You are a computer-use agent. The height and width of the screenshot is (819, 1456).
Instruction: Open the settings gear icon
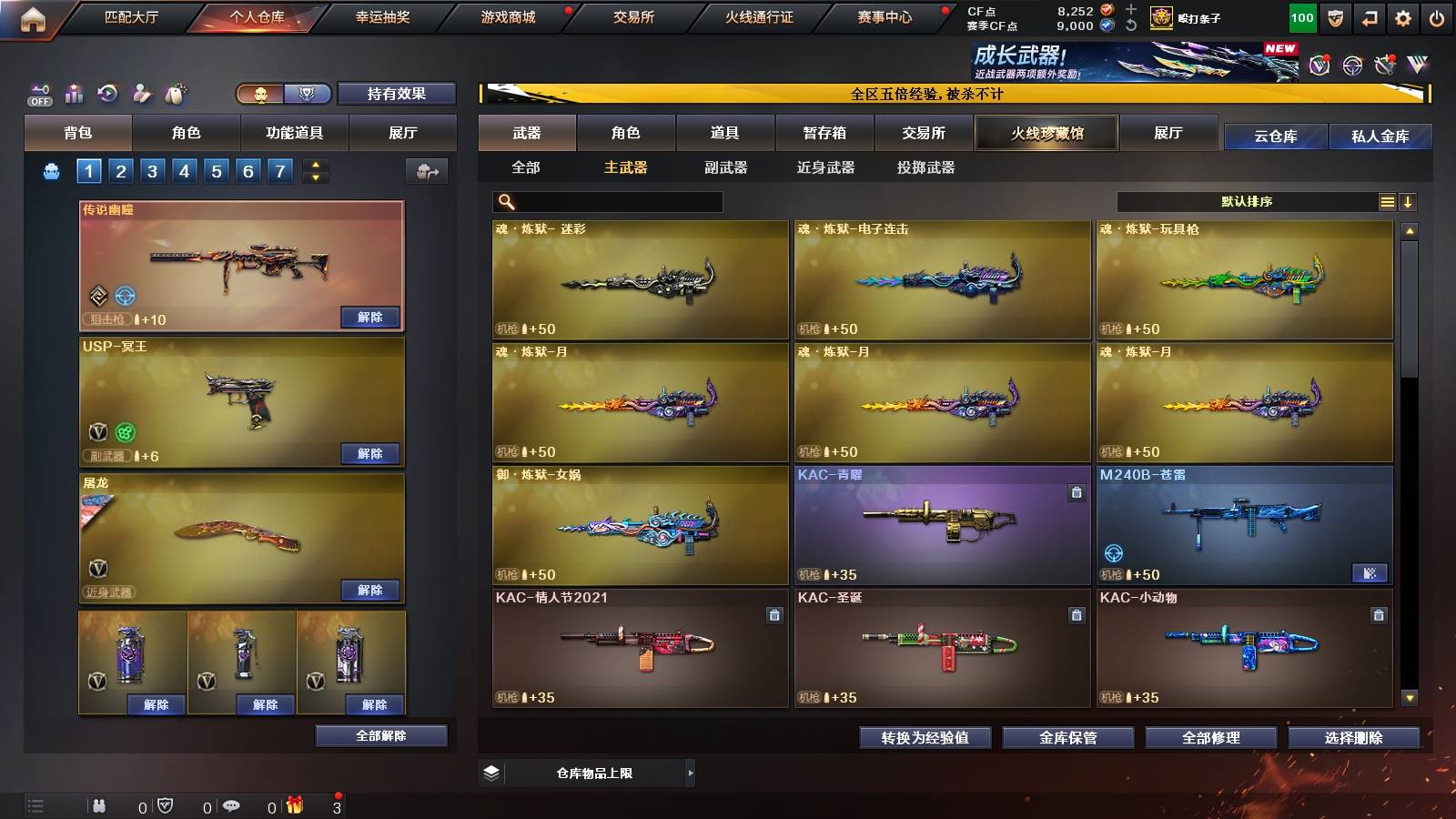(1403, 16)
